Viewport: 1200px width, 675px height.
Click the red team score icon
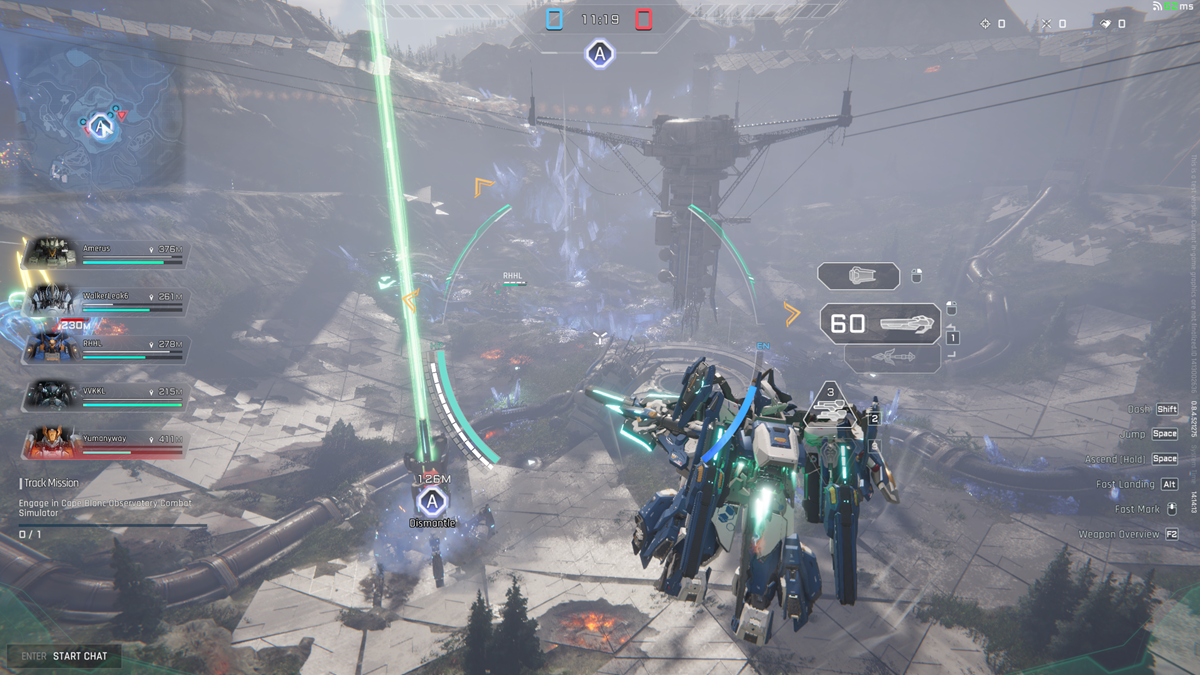click(644, 19)
